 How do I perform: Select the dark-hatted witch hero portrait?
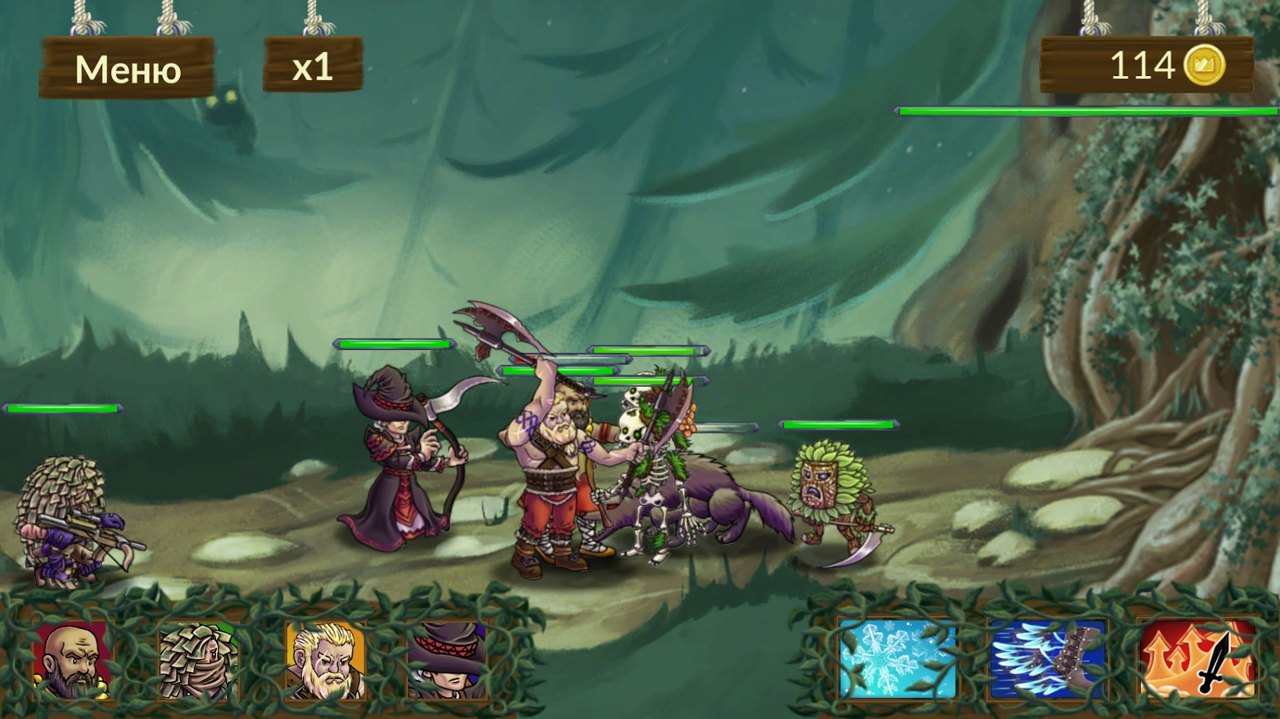coord(447,660)
